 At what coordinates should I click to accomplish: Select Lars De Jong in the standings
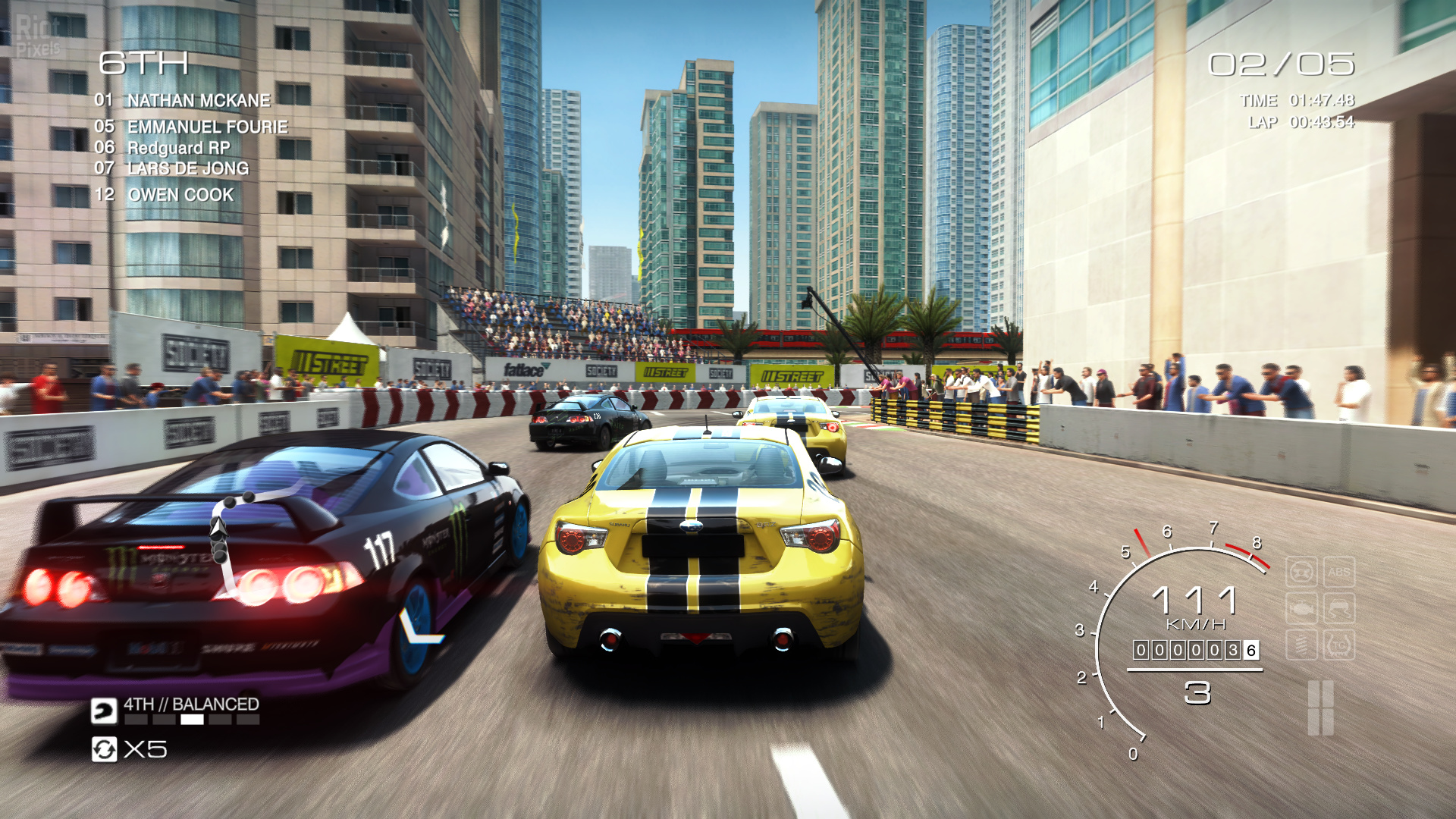(187, 168)
